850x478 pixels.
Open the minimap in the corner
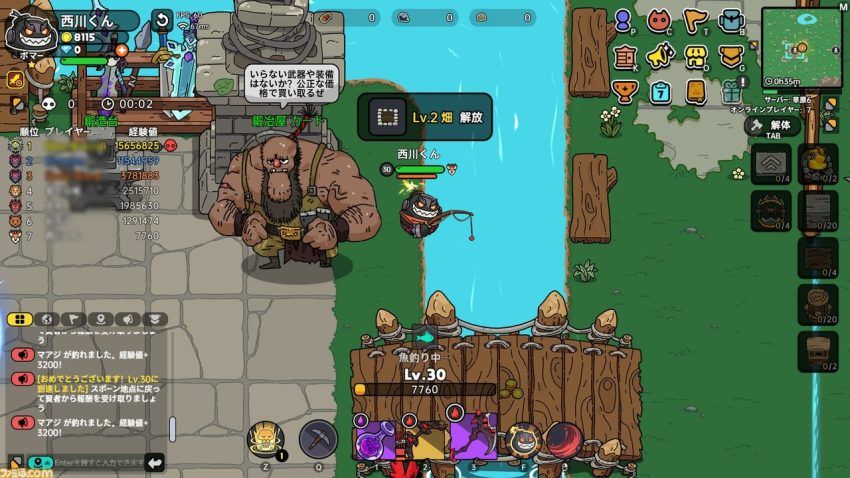point(803,45)
